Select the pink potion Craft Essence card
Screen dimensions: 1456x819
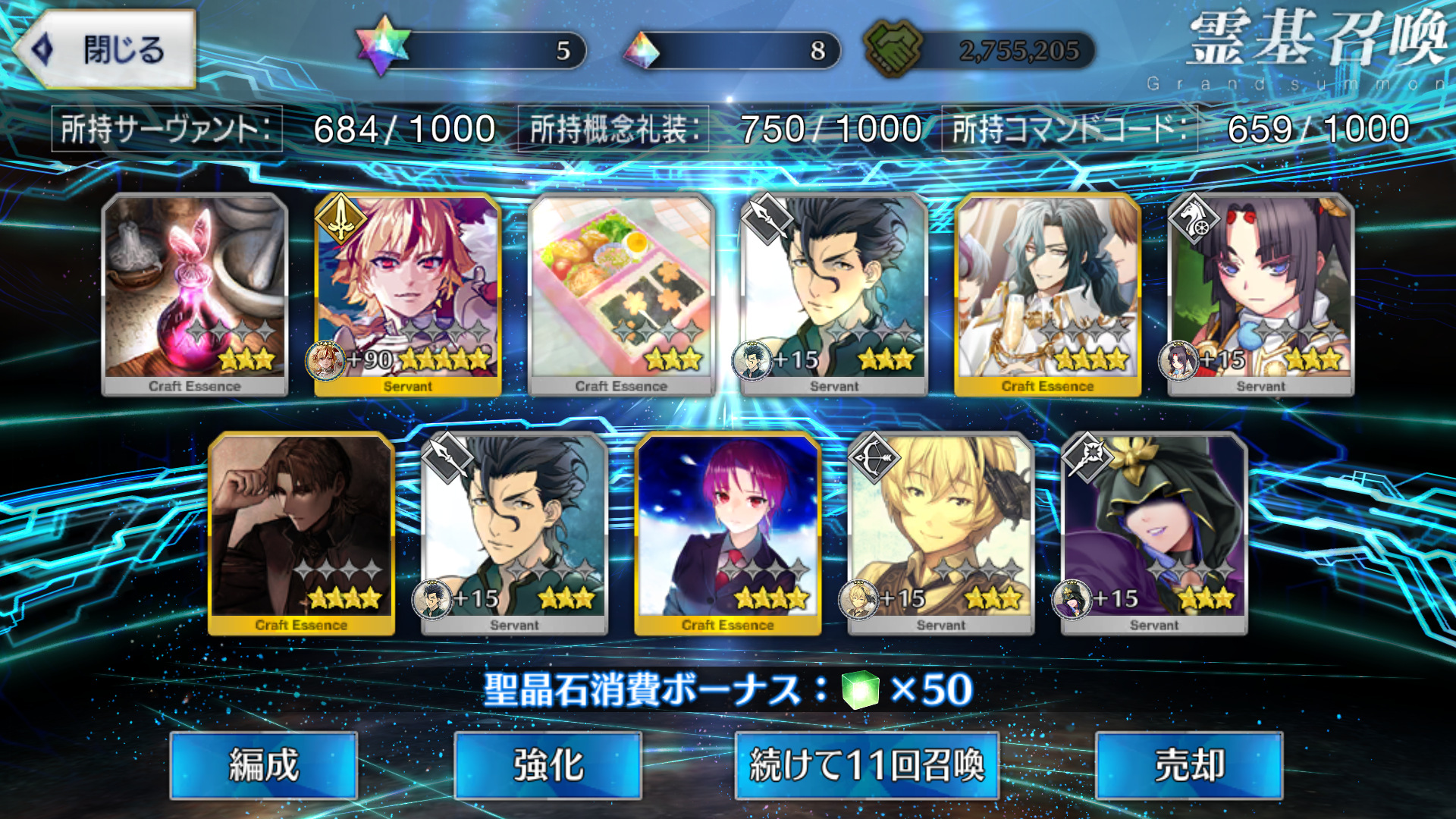[195, 294]
